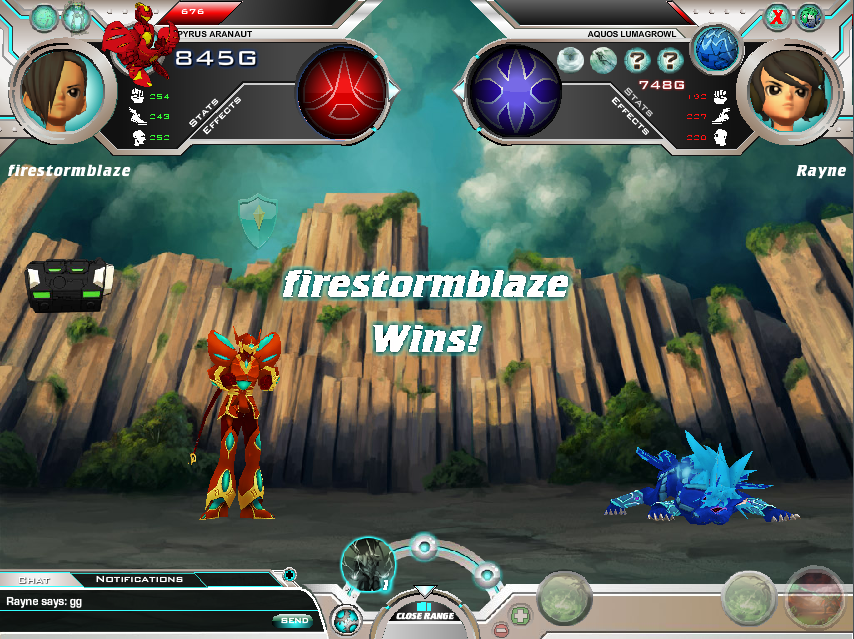Select the blue Aquos attribute orb
Image resolution: width=854 pixels, height=639 pixels.
coord(516,89)
